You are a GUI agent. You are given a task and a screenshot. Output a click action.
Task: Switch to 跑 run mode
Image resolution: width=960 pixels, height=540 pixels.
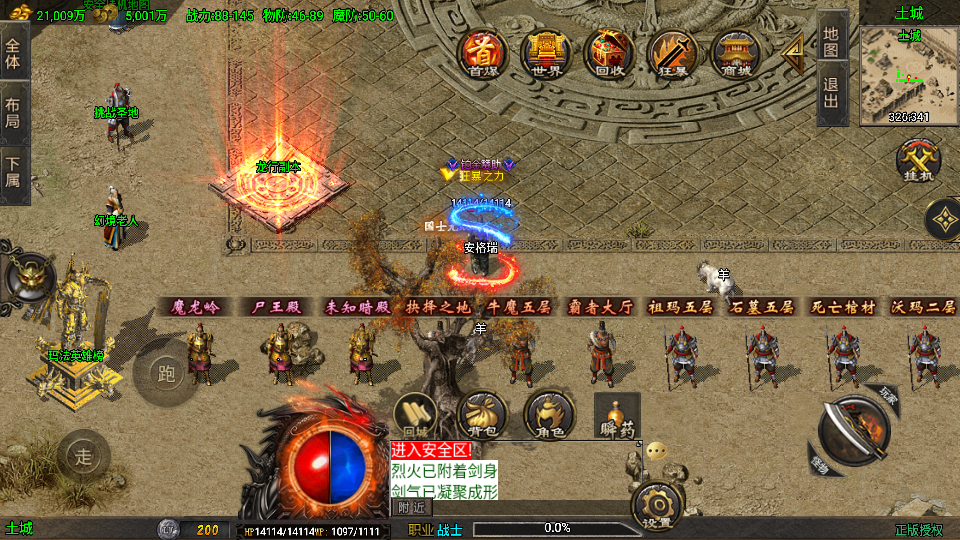point(165,372)
